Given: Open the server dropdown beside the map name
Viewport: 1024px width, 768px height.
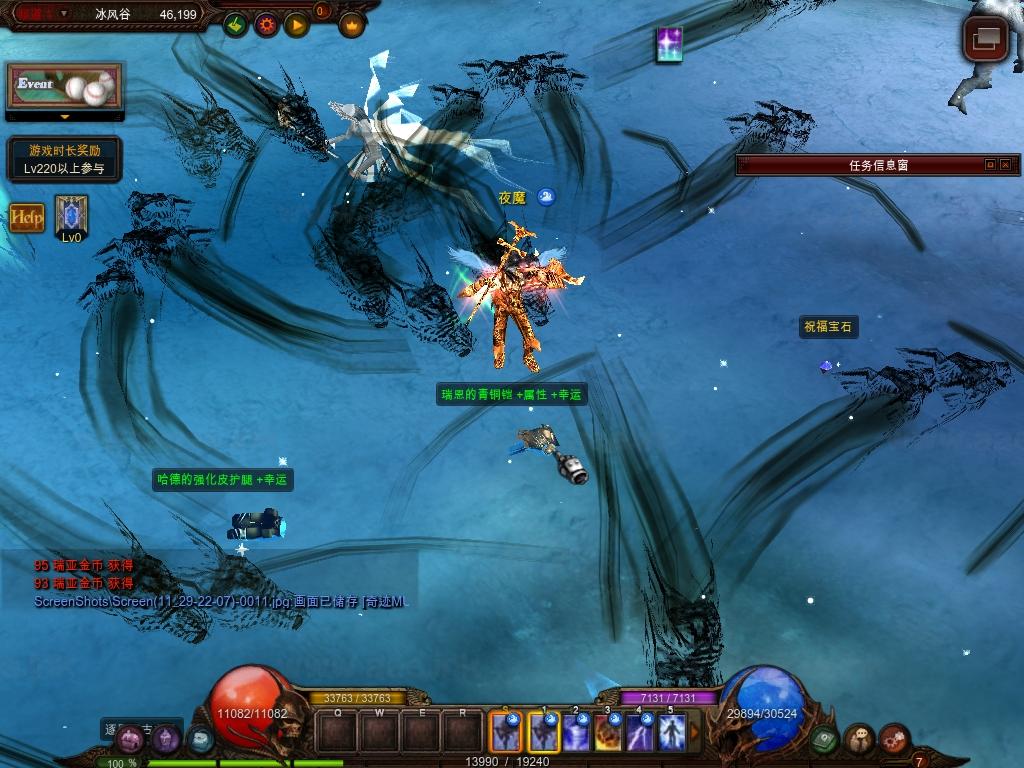Looking at the screenshot, I should click(x=64, y=14).
